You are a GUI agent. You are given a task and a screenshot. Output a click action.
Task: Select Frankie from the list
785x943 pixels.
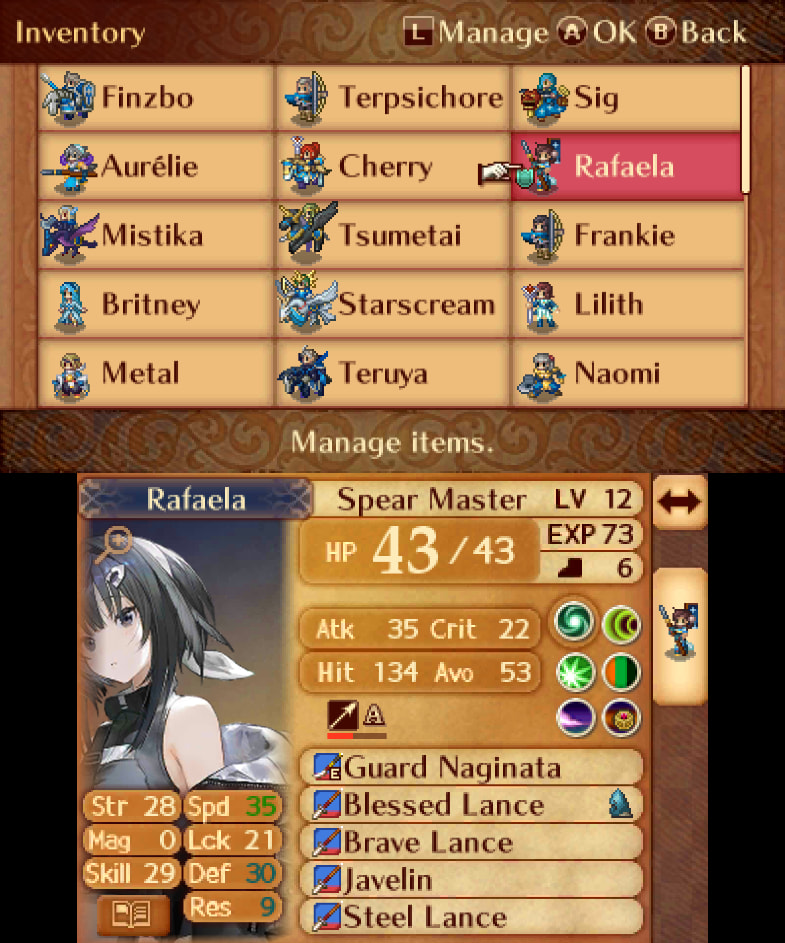pyautogui.click(x=627, y=236)
